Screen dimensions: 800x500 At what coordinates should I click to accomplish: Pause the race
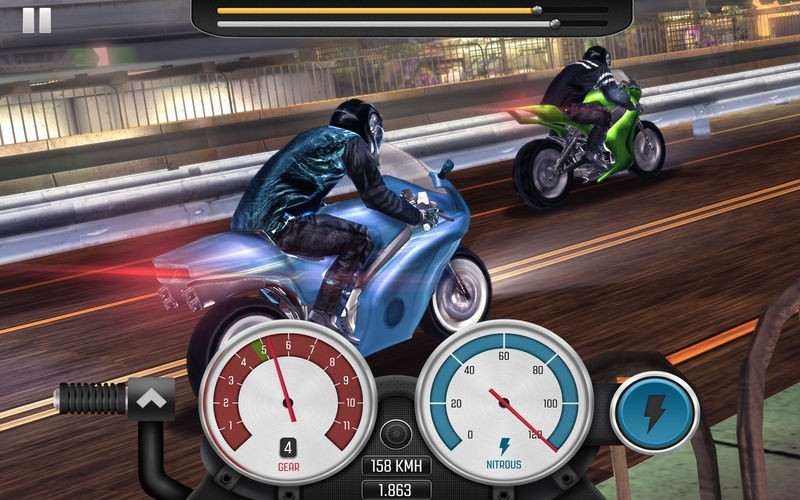(x=36, y=19)
